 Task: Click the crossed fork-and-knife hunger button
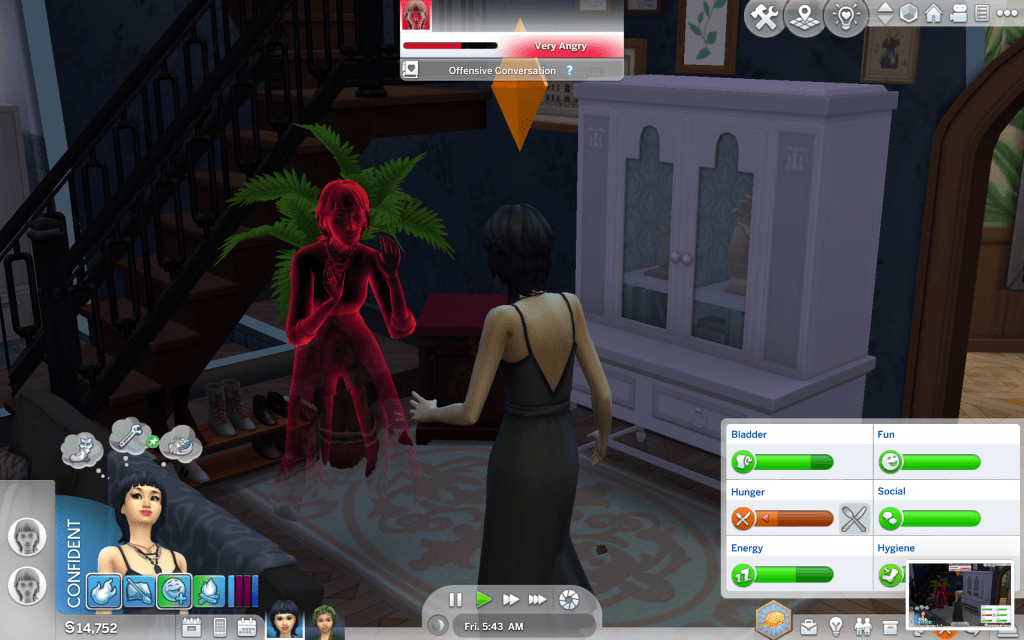coord(853,518)
